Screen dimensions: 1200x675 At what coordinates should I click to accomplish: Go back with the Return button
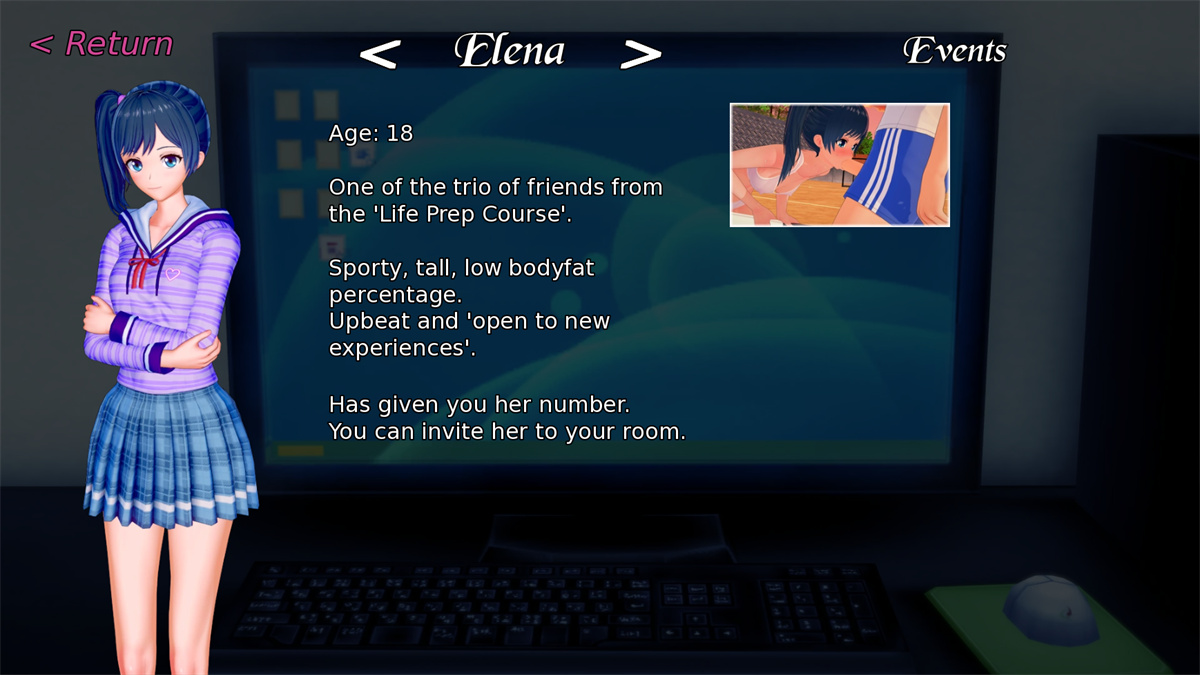(101, 44)
